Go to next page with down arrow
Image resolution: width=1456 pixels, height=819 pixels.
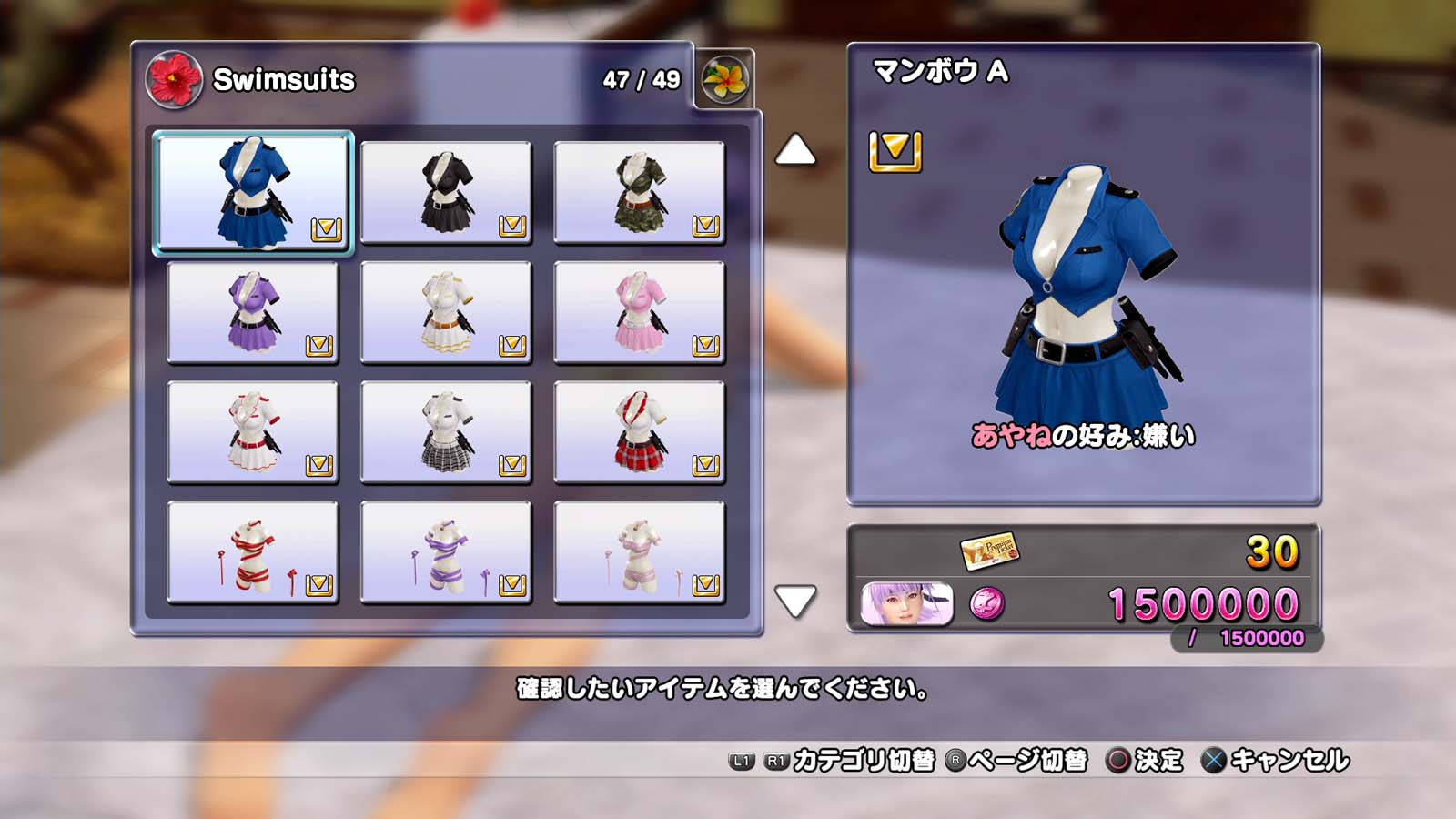tap(795, 602)
